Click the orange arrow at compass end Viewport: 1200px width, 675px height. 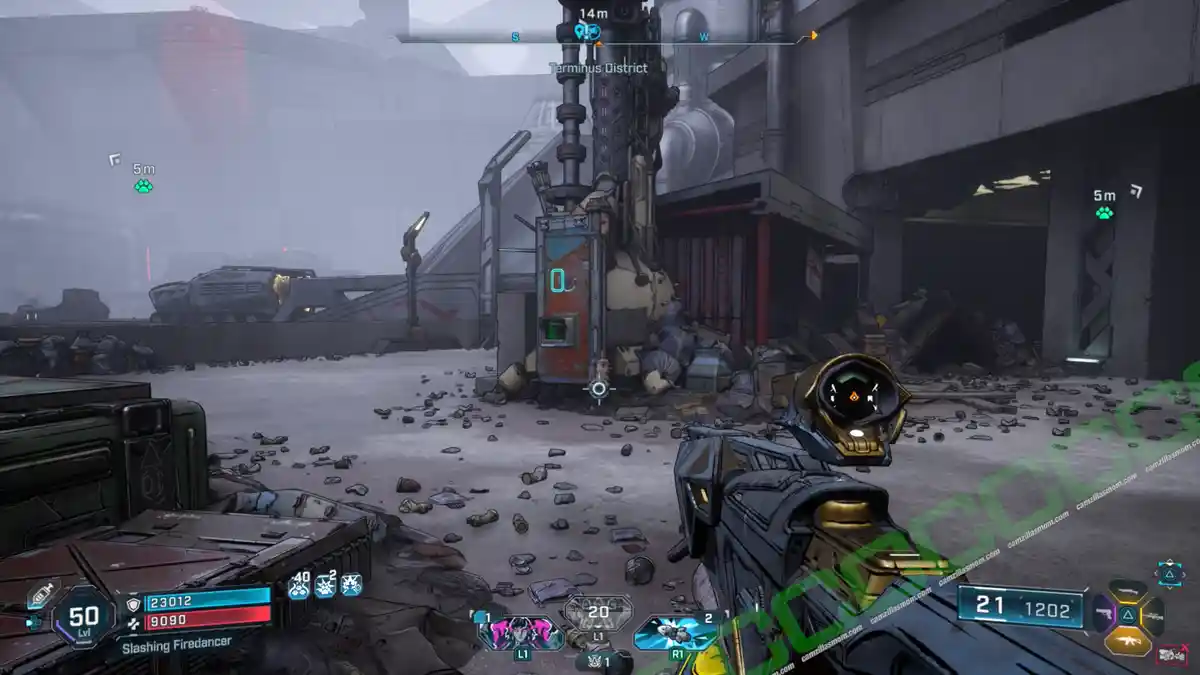(x=812, y=36)
